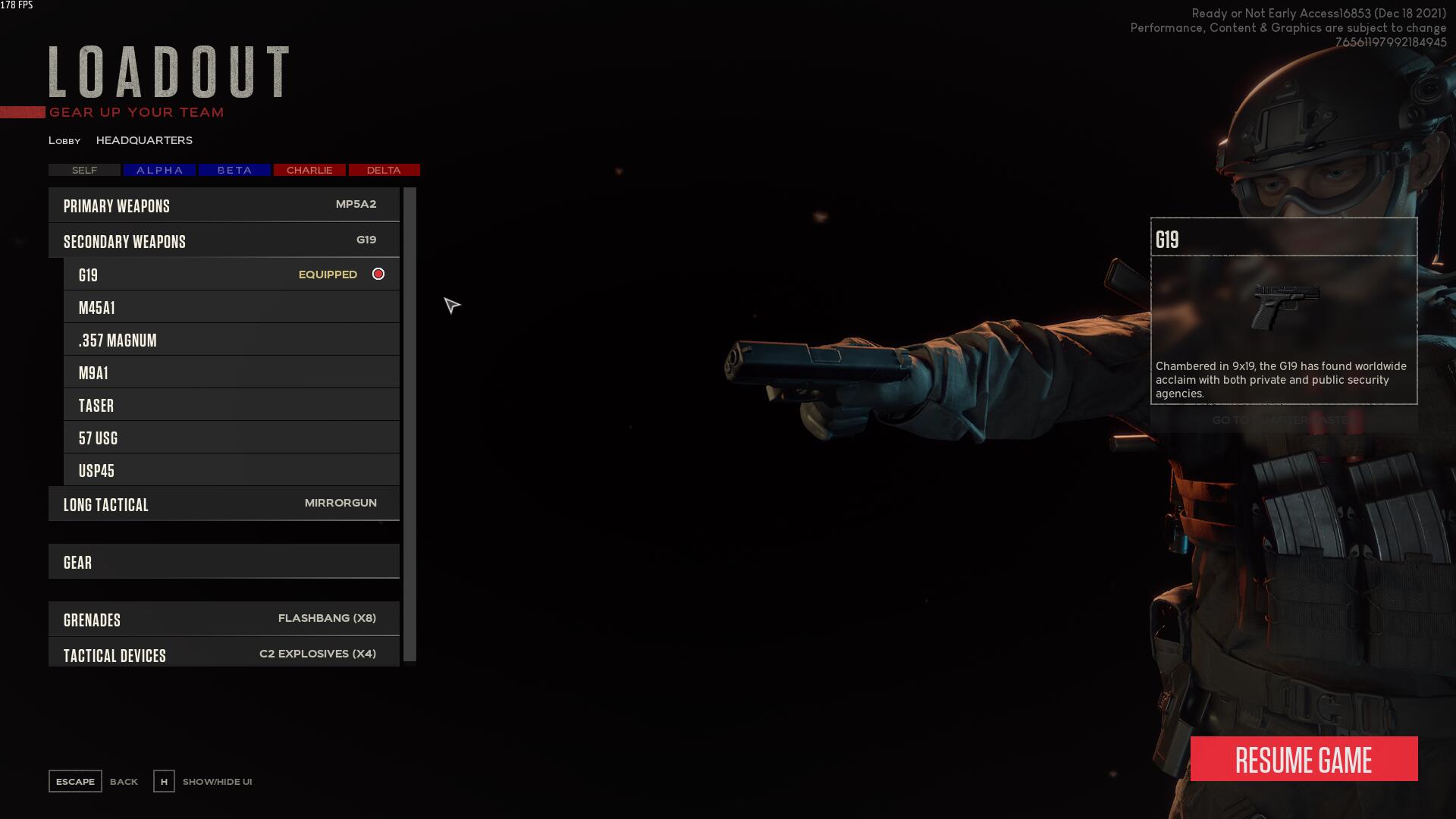Select the Taser as secondary
Screen dimensions: 1456x819
(231, 406)
